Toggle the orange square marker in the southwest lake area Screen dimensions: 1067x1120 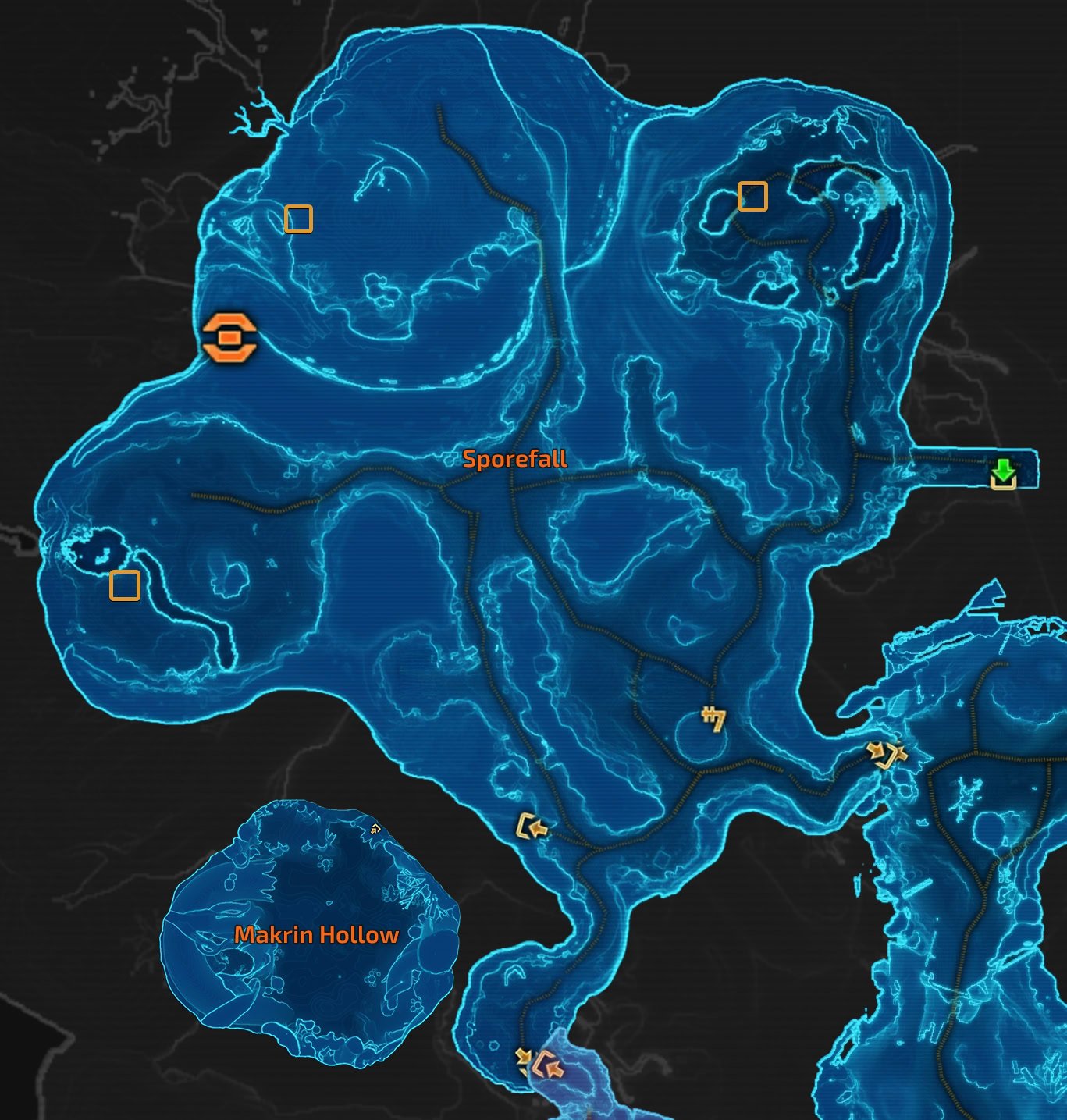(126, 586)
